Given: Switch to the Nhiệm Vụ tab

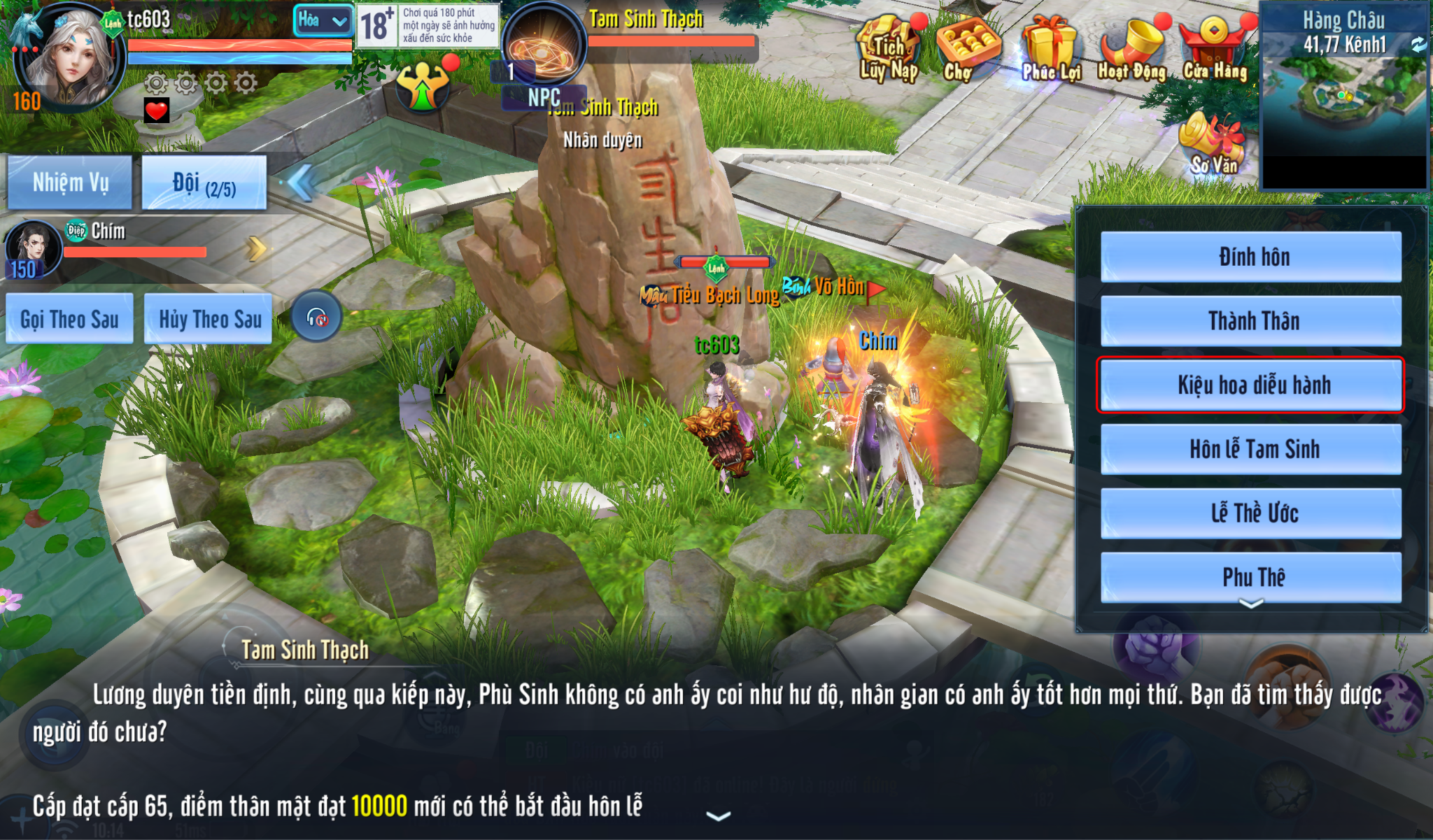Looking at the screenshot, I should point(70,183).
